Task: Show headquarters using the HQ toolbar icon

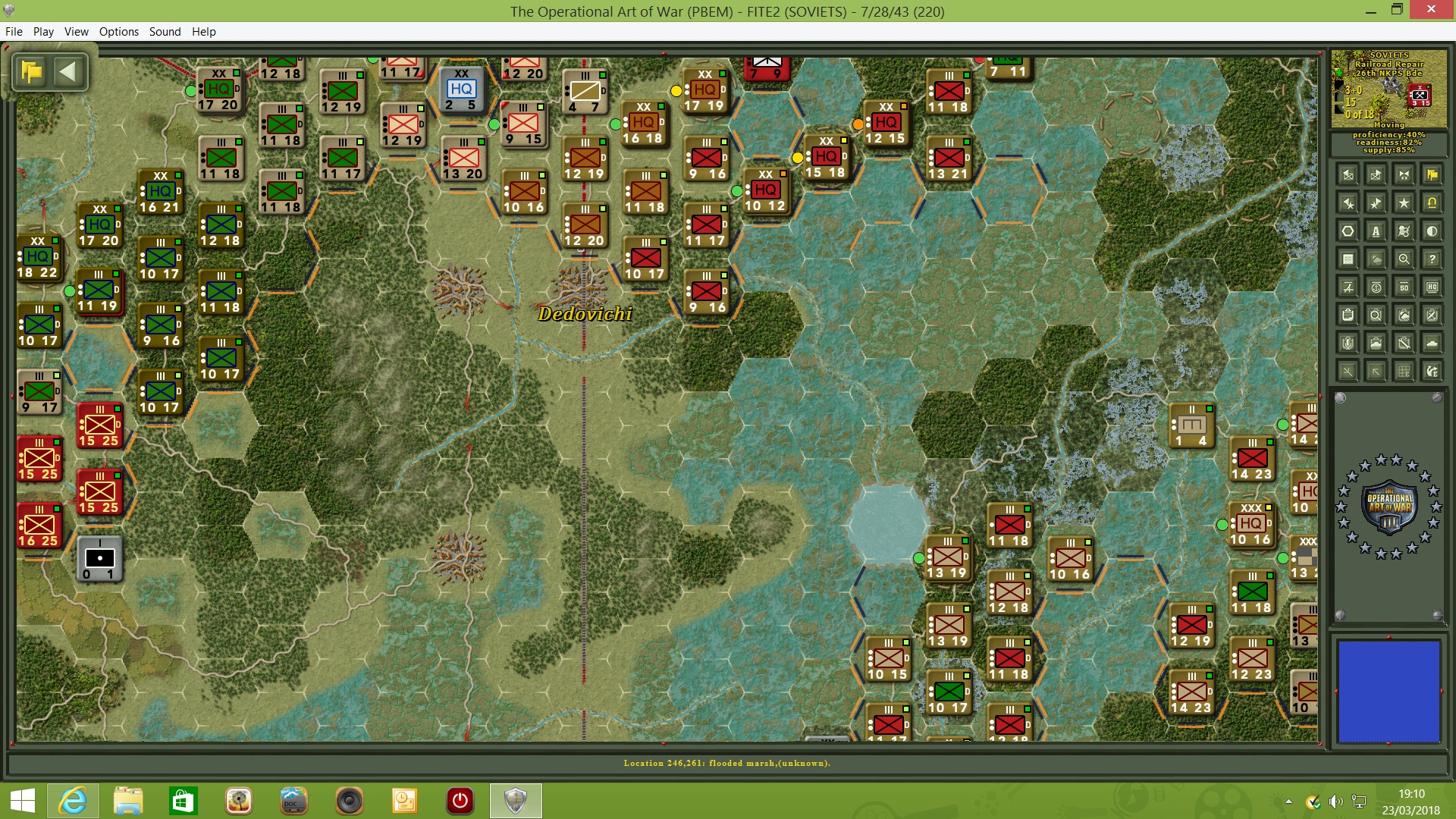Action: 1431,287
